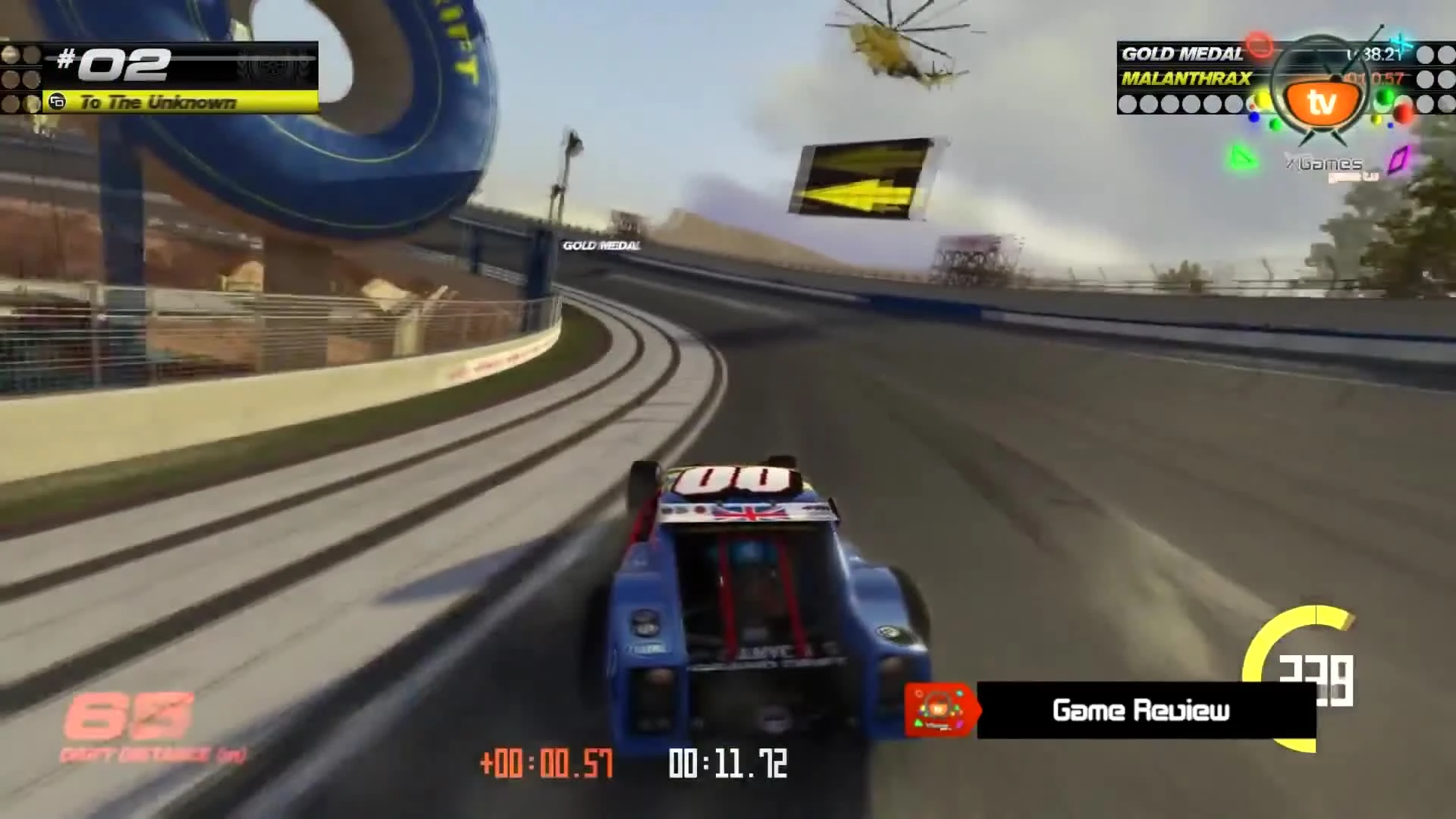Select the camera icon beside To The Unknown
This screenshot has width=1456, height=819.
tap(58, 102)
